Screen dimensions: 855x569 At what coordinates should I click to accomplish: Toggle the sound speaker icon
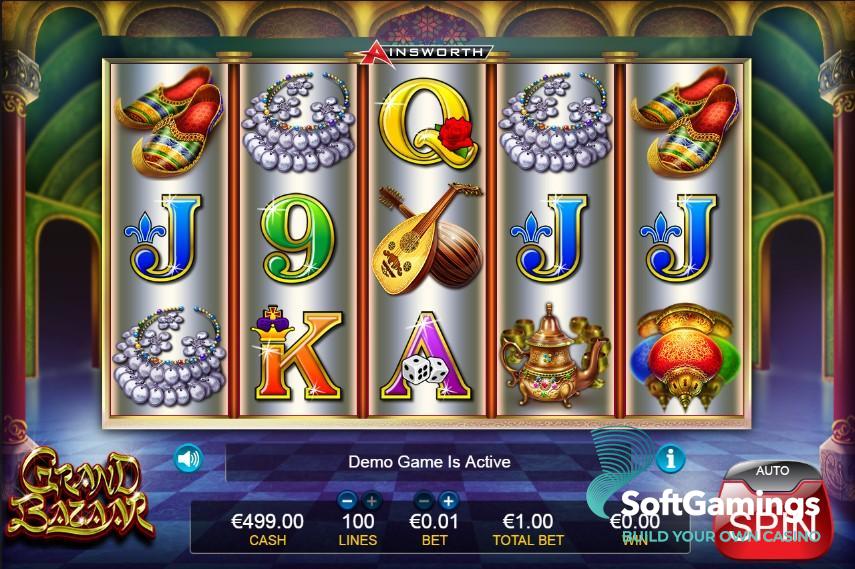tap(187, 459)
